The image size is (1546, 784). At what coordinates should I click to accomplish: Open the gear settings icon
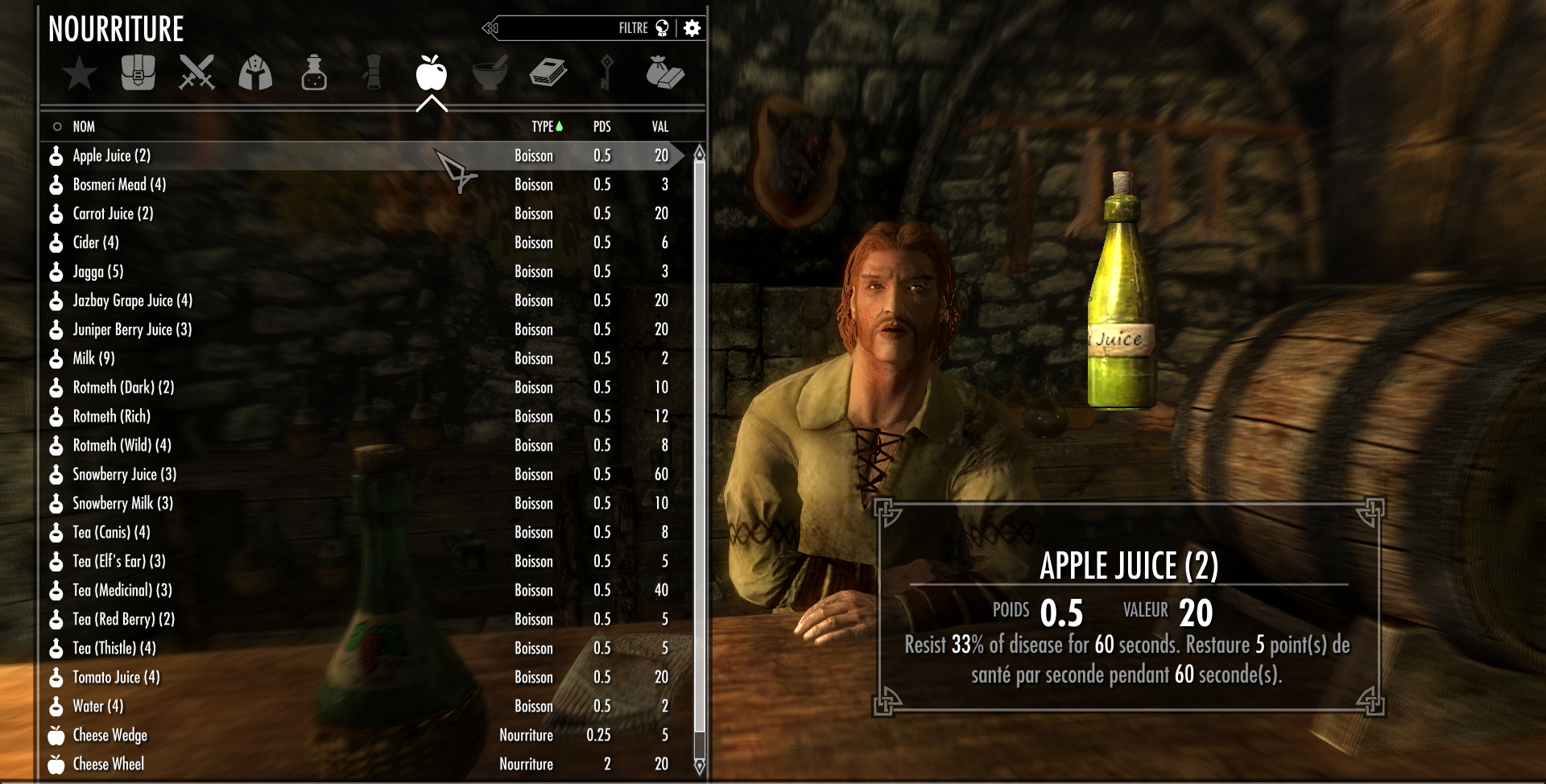point(692,28)
